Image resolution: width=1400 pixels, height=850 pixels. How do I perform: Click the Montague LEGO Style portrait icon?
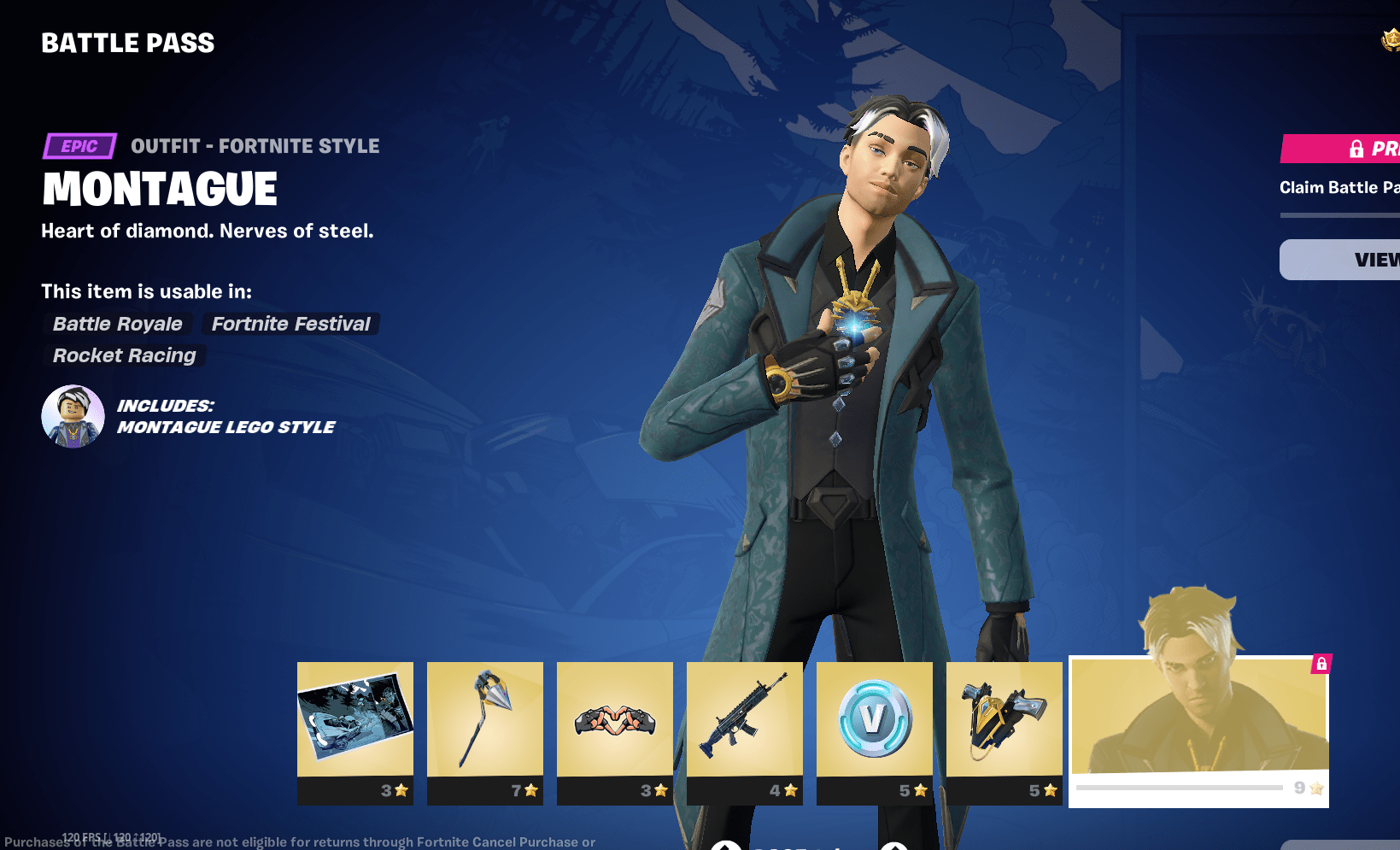pos(73,416)
